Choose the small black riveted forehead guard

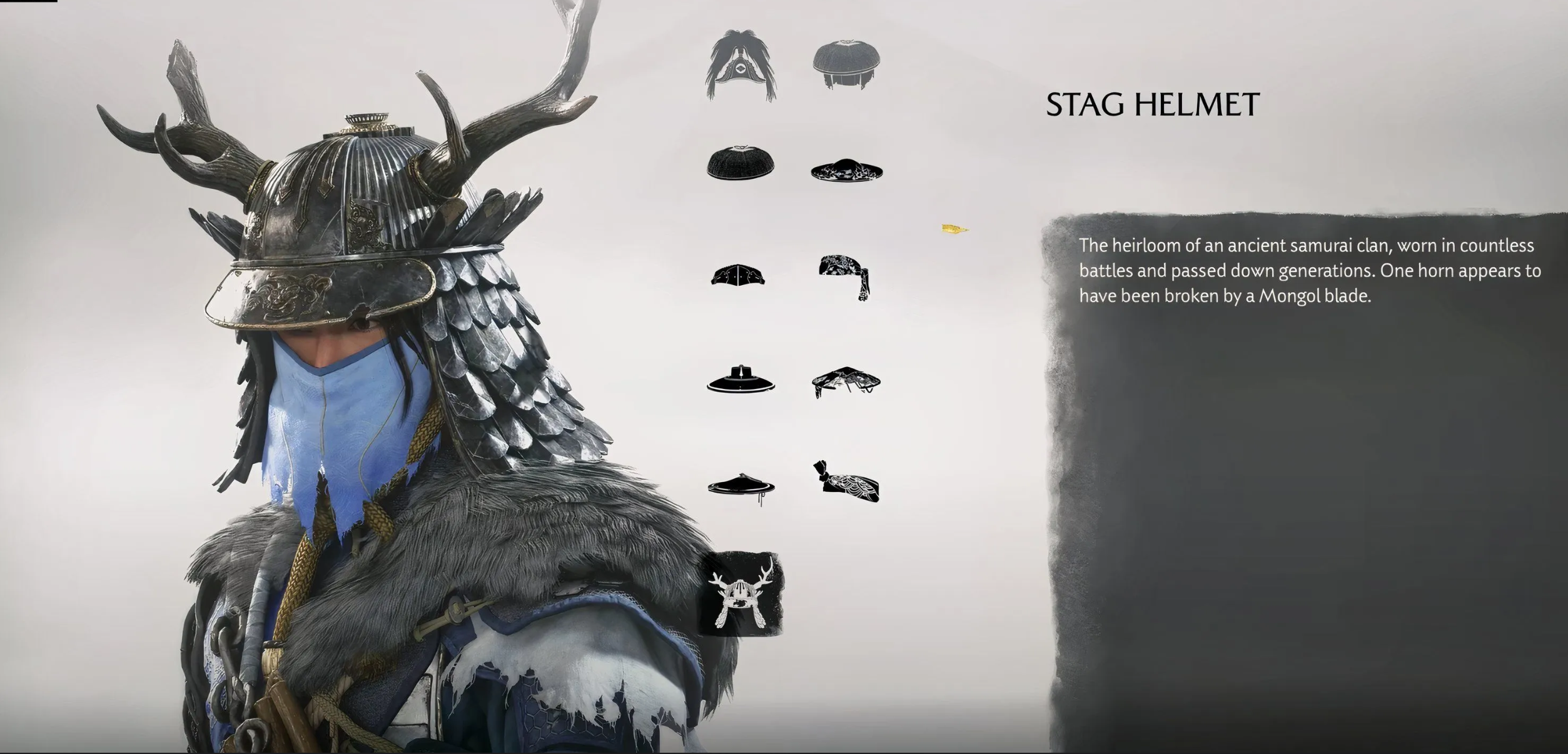coord(738,276)
